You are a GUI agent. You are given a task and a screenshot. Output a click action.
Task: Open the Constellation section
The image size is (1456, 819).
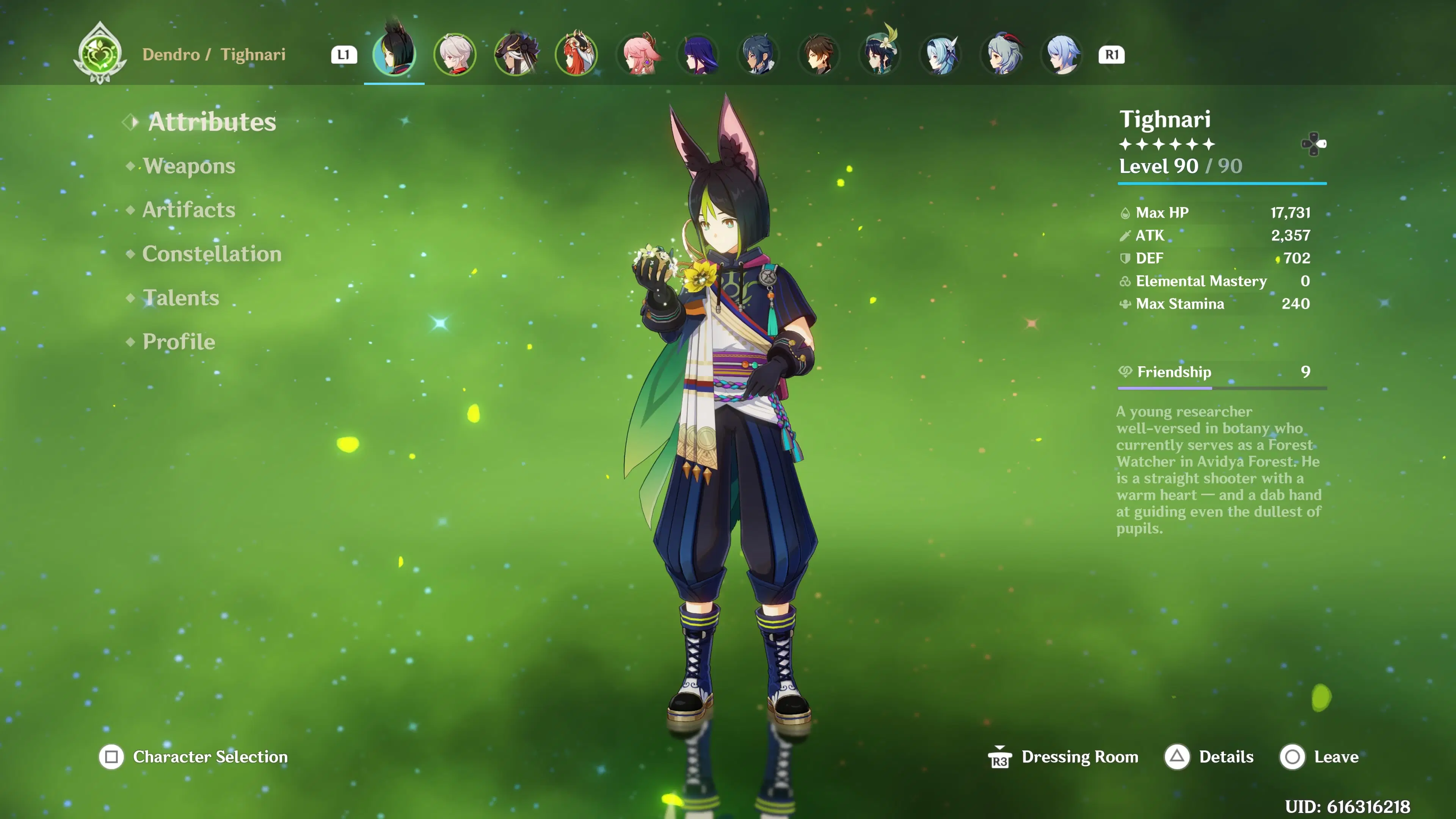tap(212, 254)
